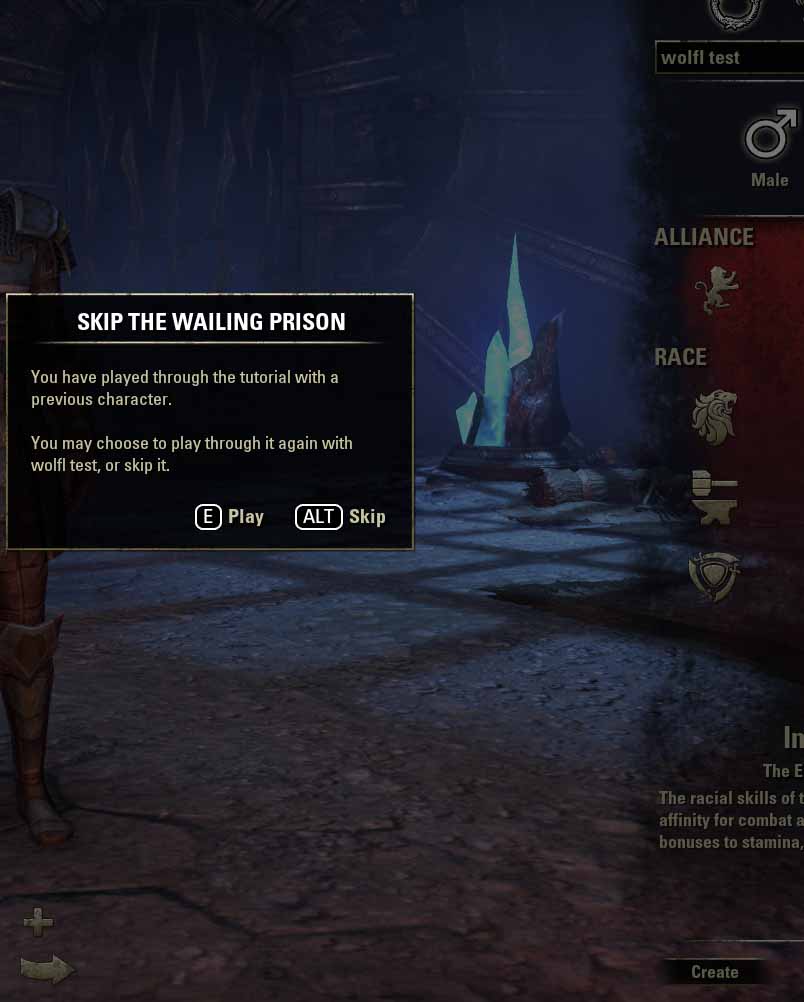Pick the rampant lion alliance emblem
The image size is (804, 1002).
(x=716, y=290)
